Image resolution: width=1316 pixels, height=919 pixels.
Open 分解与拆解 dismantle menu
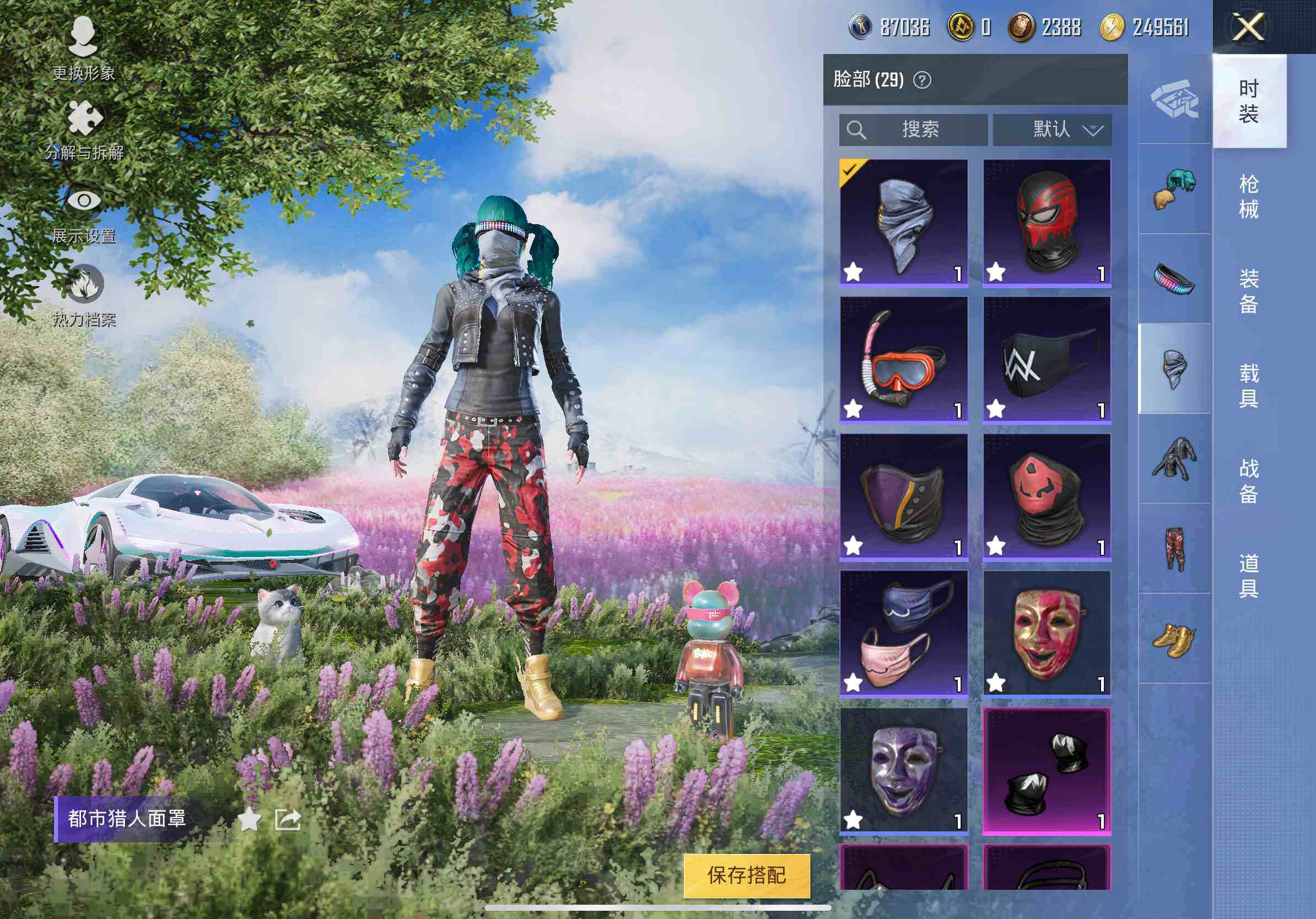[x=84, y=129]
